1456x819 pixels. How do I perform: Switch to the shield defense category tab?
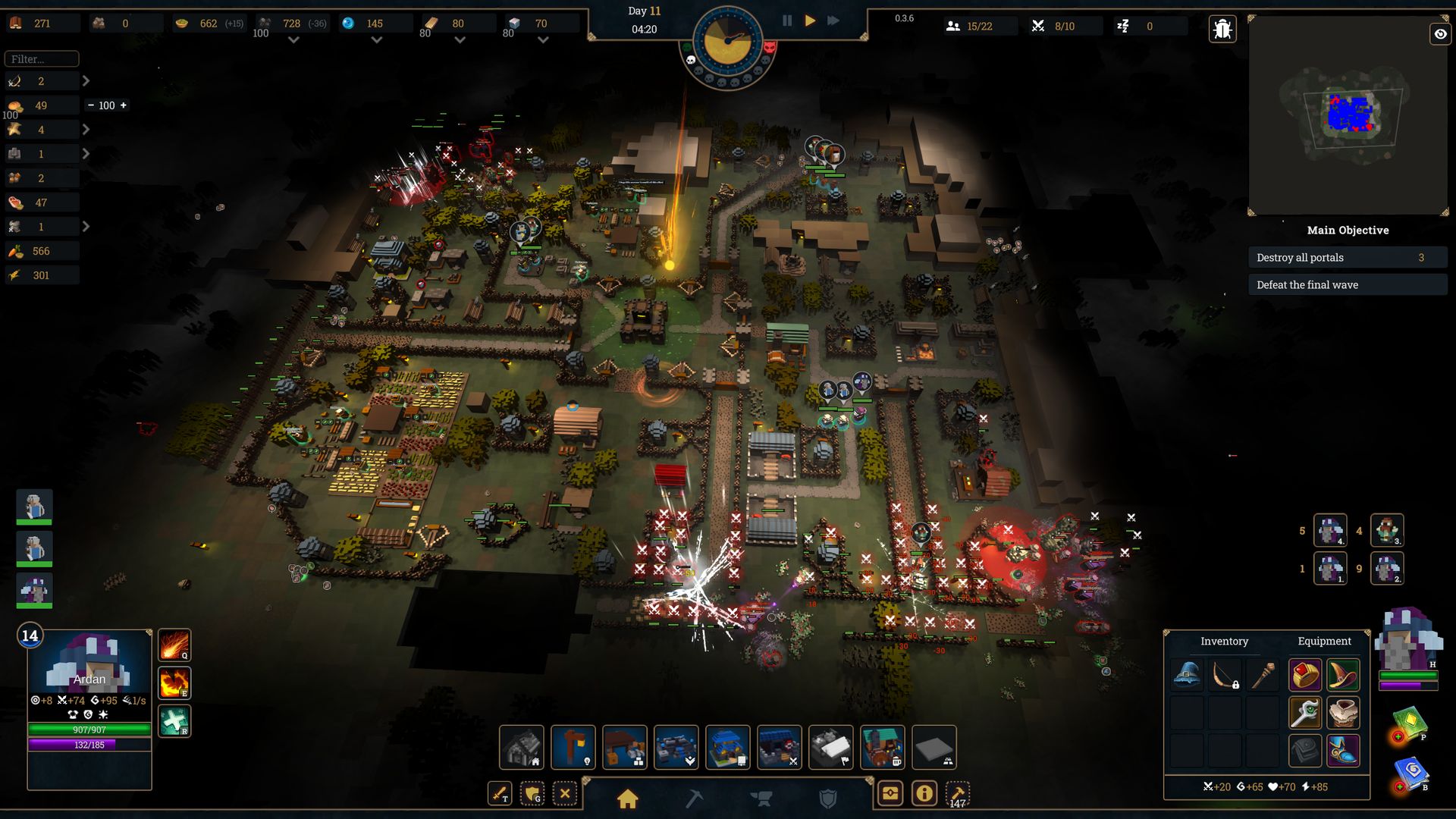point(828,799)
